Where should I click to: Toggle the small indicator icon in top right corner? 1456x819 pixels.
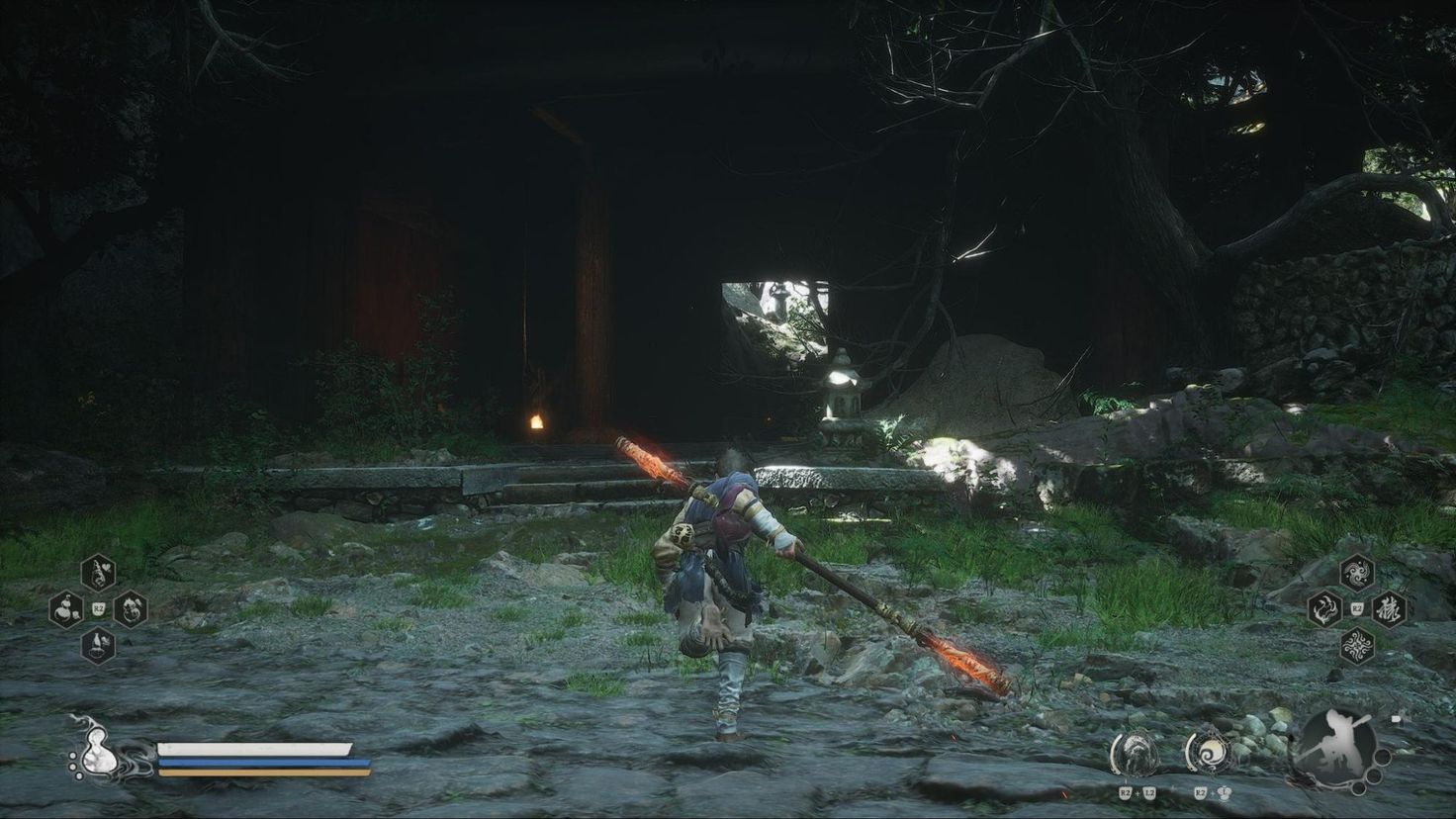[x=1397, y=717]
